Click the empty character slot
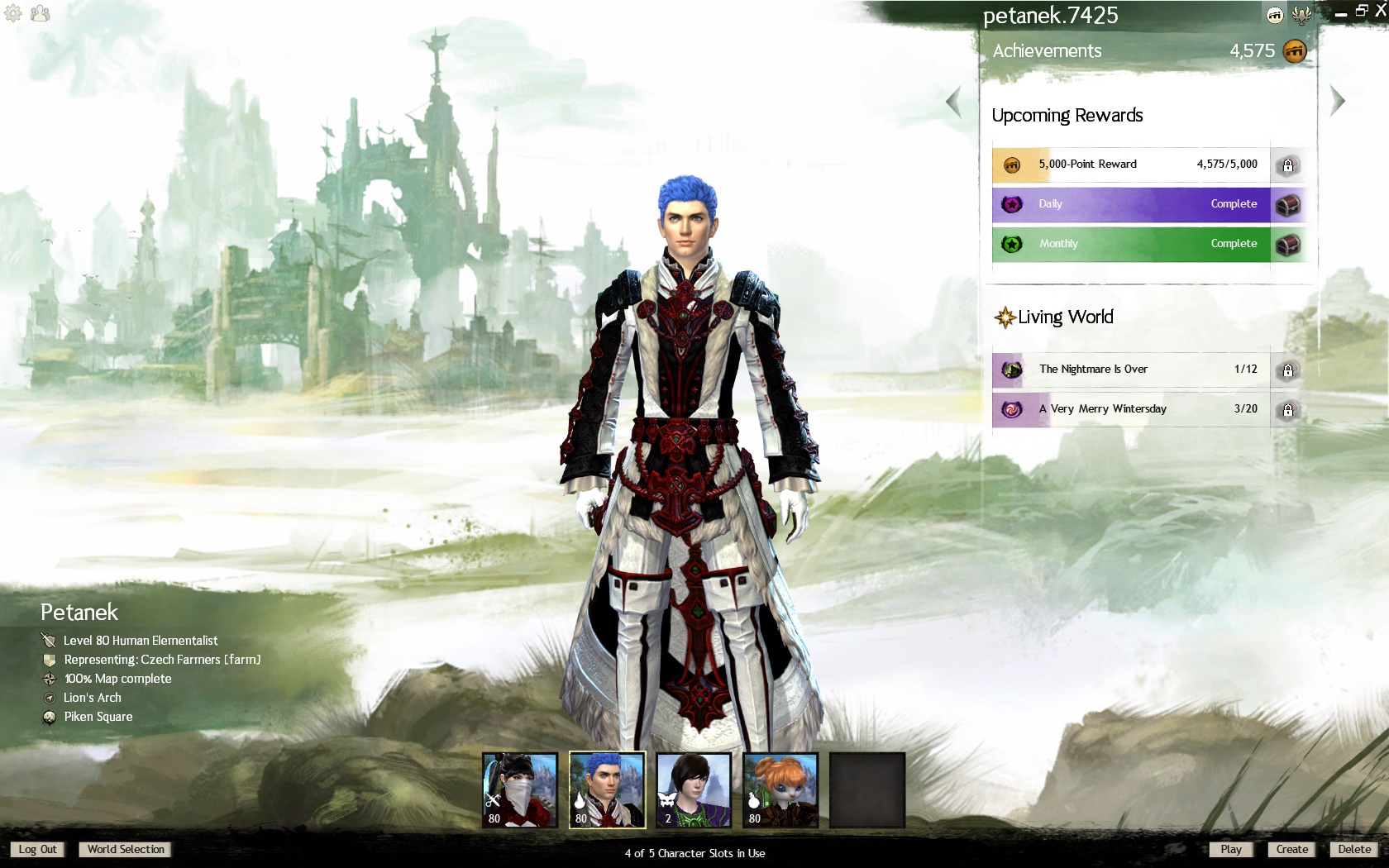1389x868 pixels. 867,789
